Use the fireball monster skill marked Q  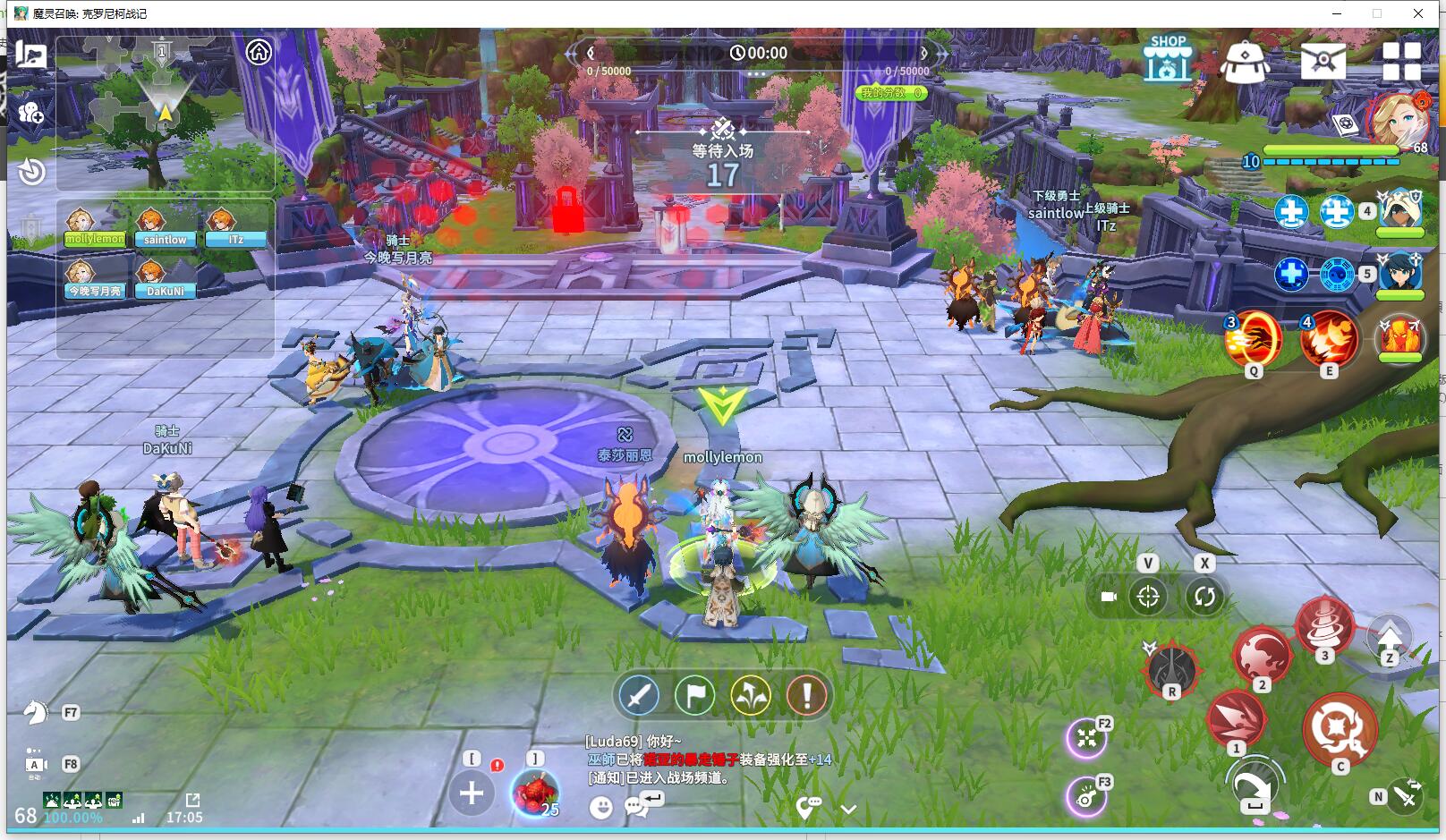1253,340
